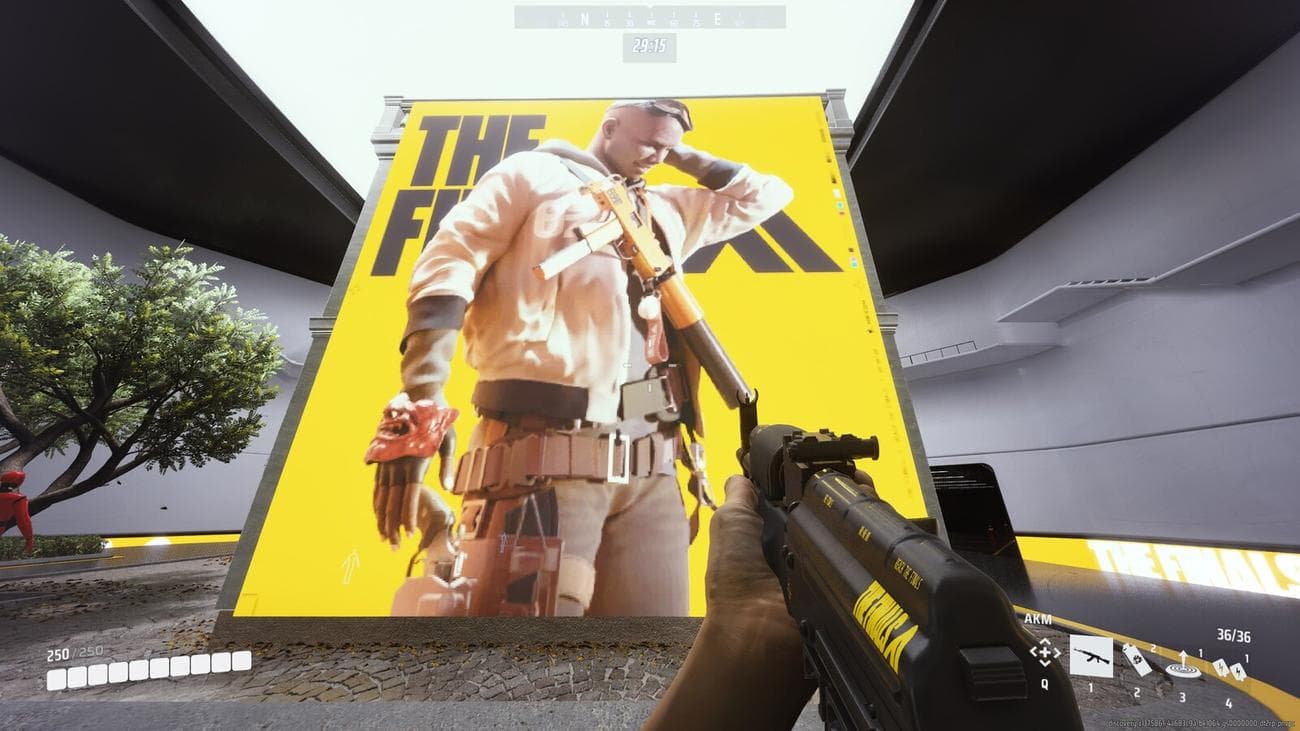Click the crosshair widget above the Q label
The width and height of the screenshot is (1300, 731).
pos(1045,653)
